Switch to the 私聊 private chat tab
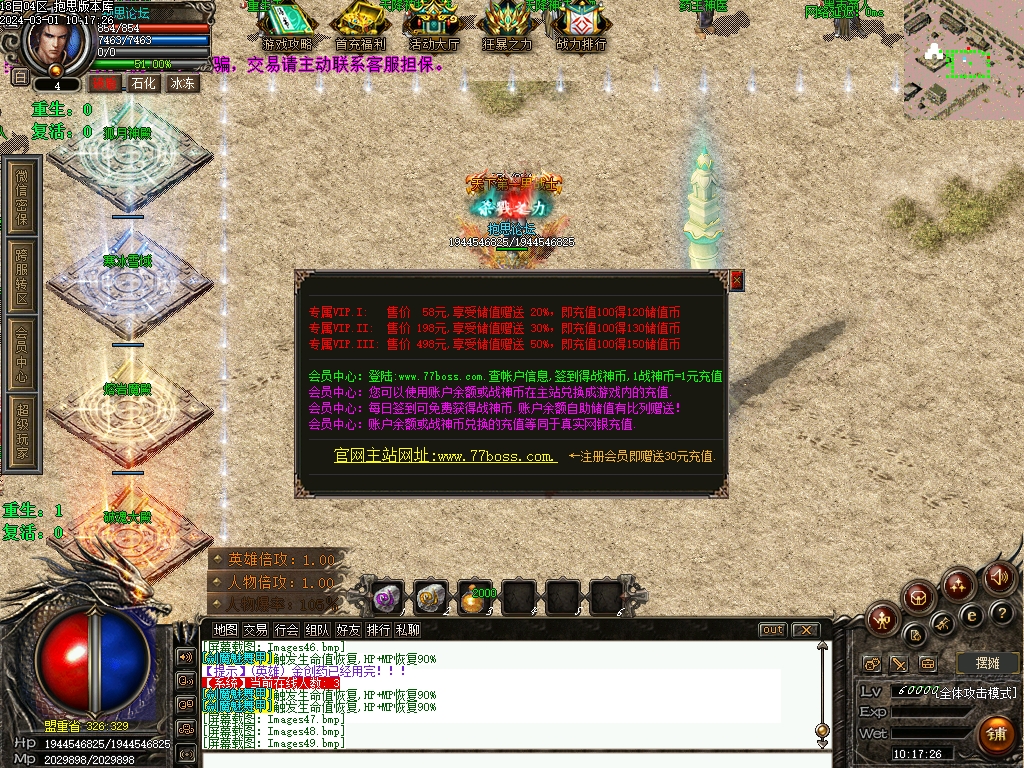 pyautogui.click(x=408, y=630)
